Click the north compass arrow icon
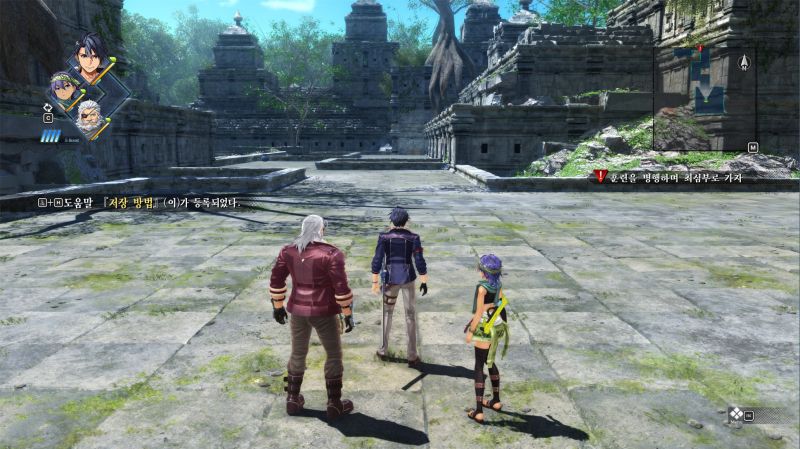 pyautogui.click(x=744, y=62)
